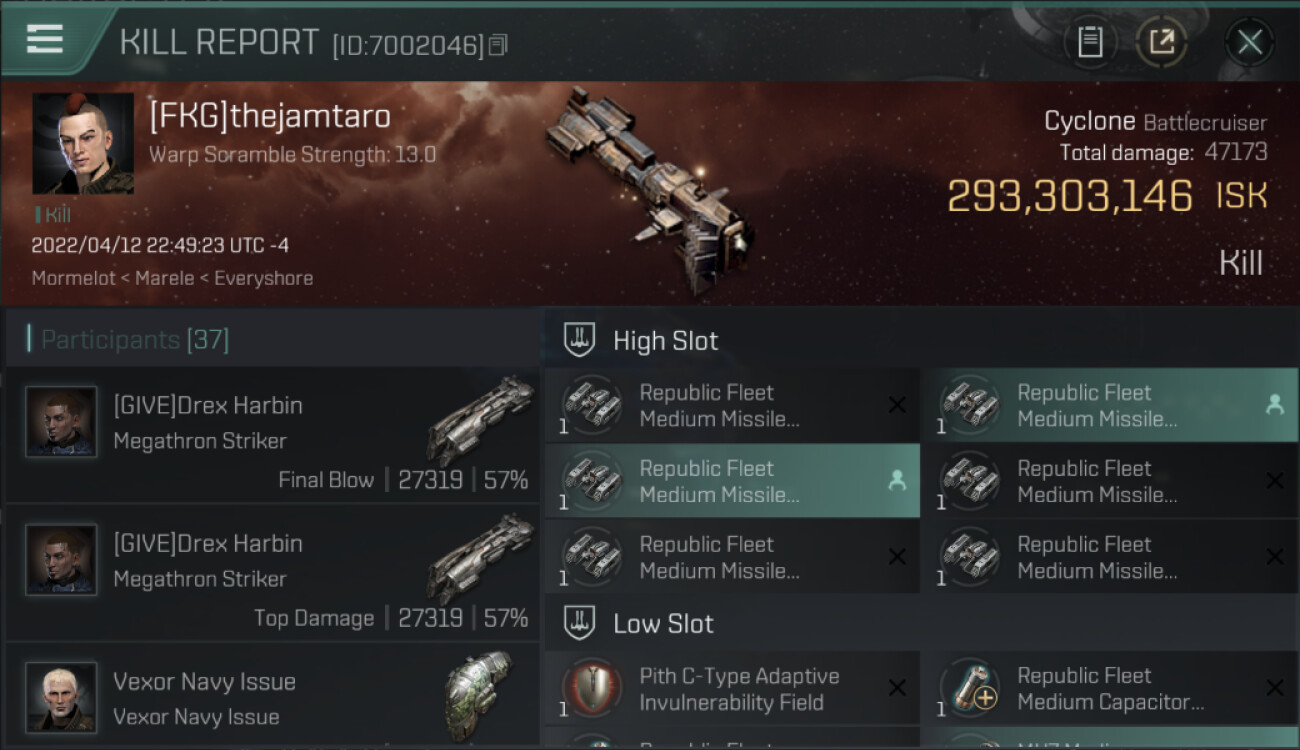This screenshot has width=1300, height=750.
Task: Select Drex Harbin Top Damage participant row
Action: [272, 573]
